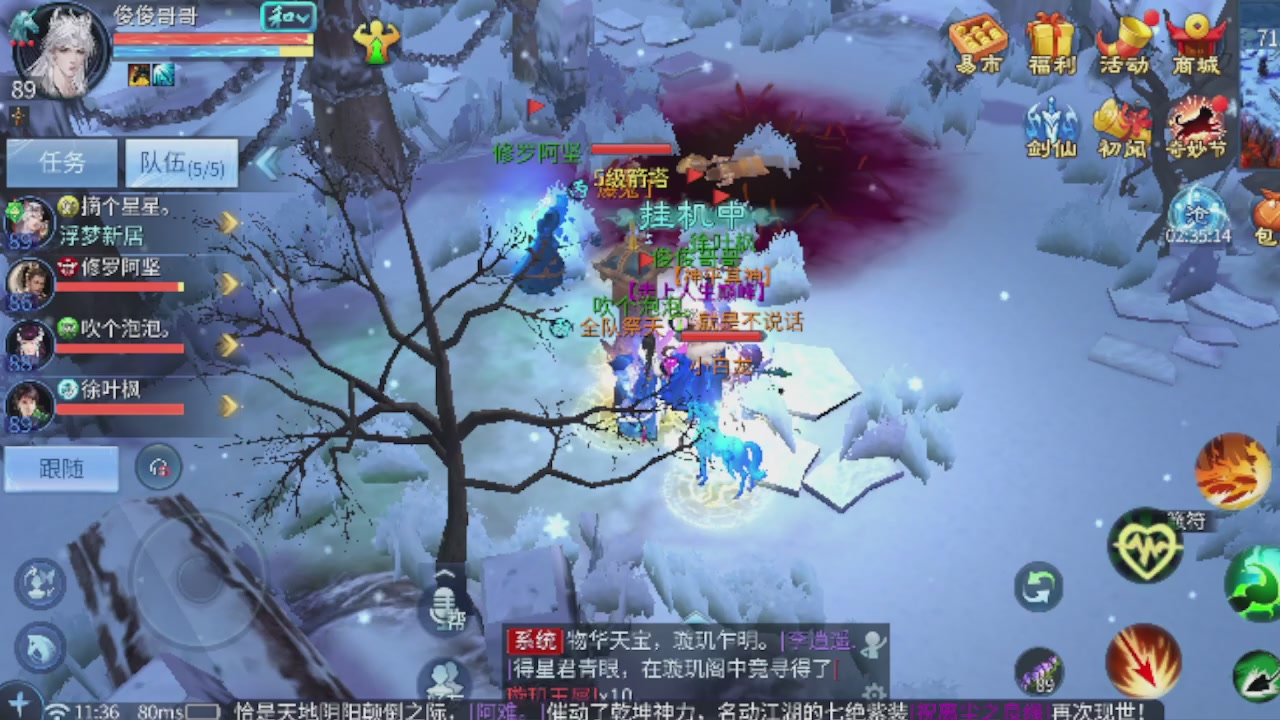
Task: Open the 福利 welfare gift icon
Action: 1050,45
